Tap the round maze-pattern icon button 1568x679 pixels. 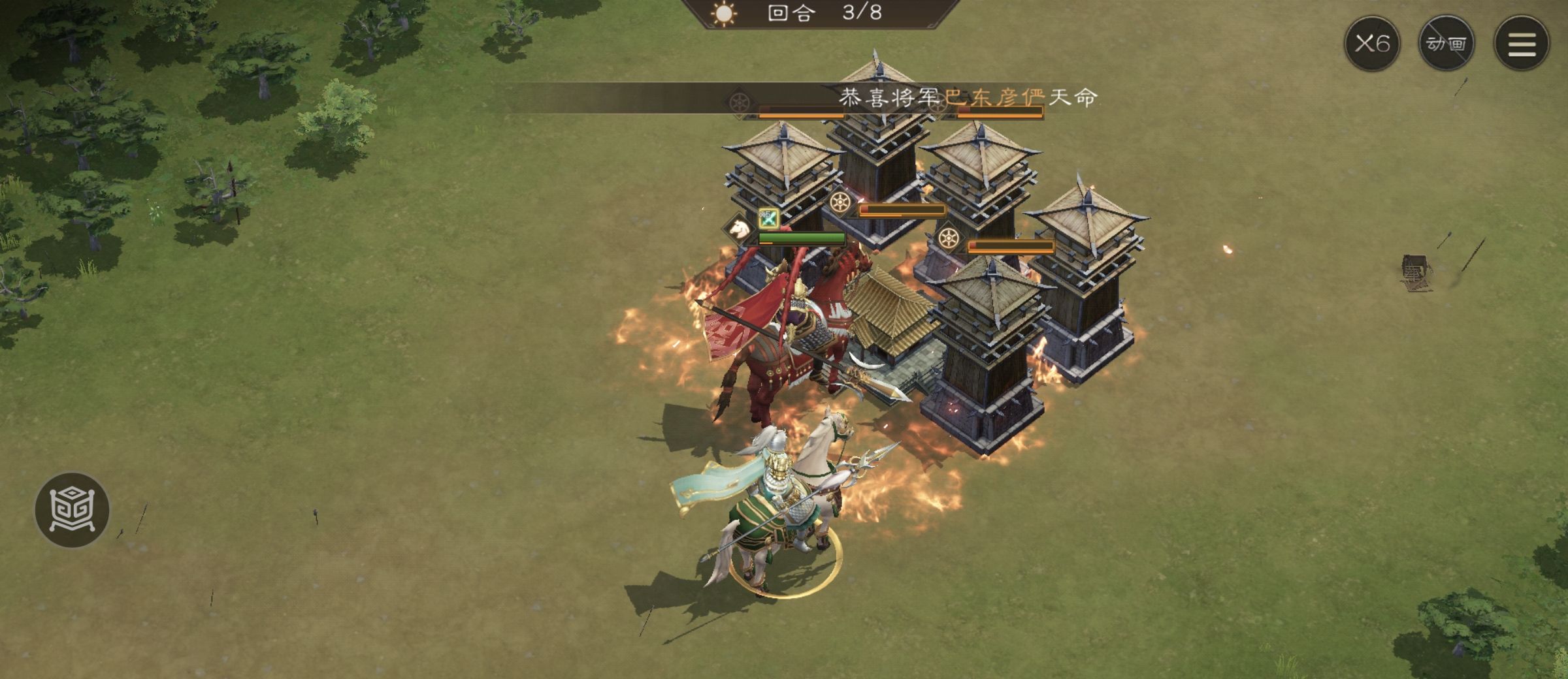click(x=72, y=510)
